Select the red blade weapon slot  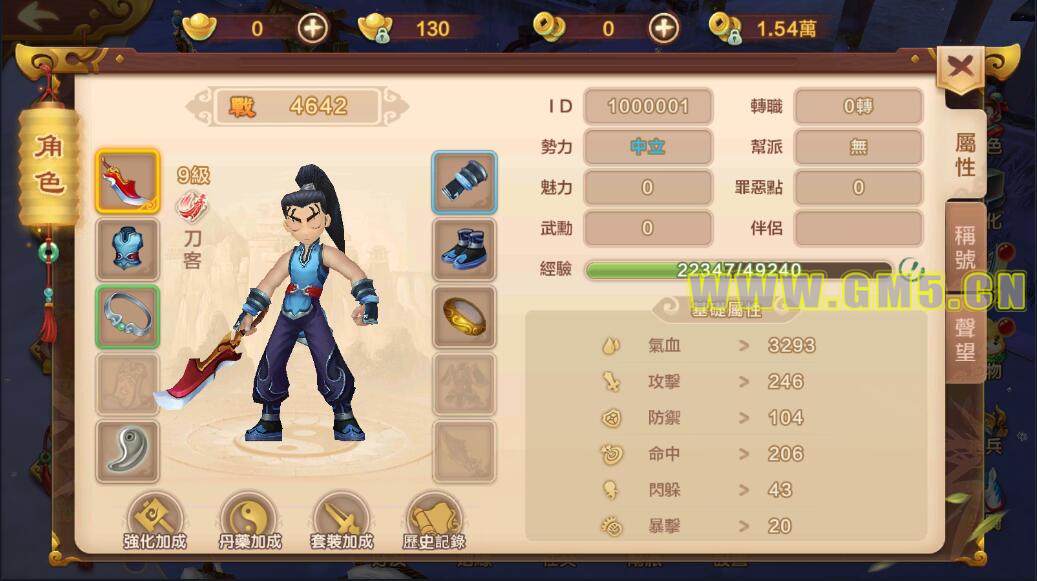[x=128, y=182]
